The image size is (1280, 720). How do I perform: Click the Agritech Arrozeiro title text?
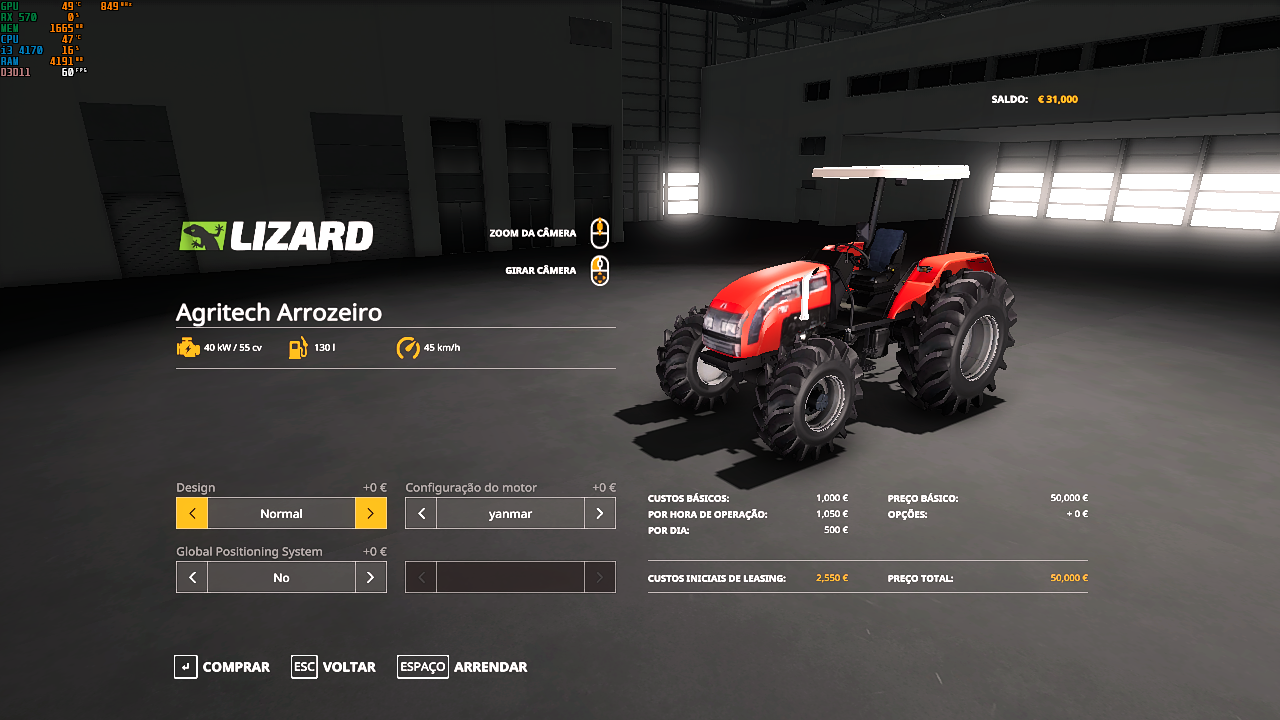click(277, 312)
